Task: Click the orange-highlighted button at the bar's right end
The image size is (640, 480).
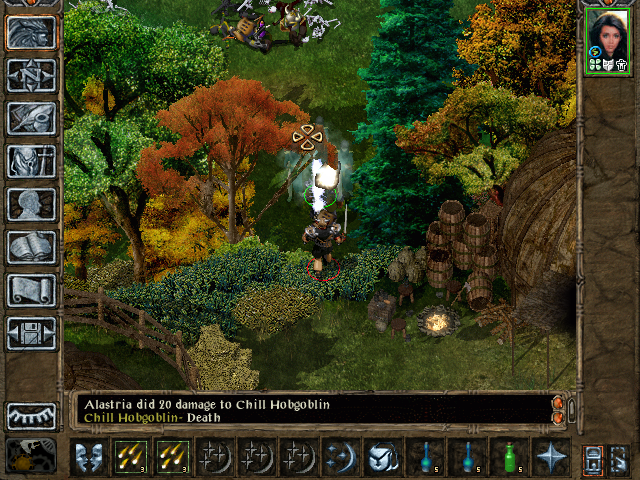Action: 593,458
